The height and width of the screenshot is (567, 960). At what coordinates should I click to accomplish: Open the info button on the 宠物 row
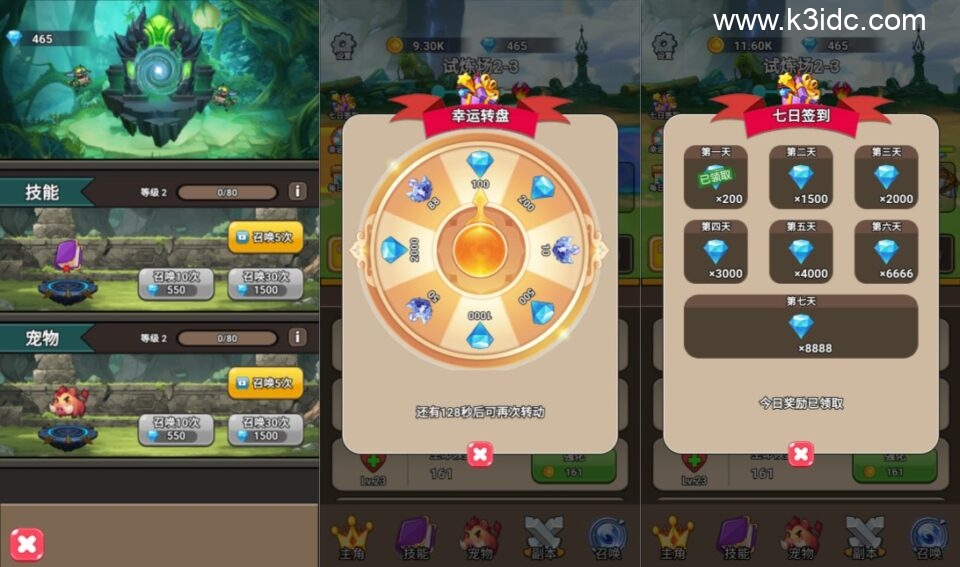coord(297,338)
